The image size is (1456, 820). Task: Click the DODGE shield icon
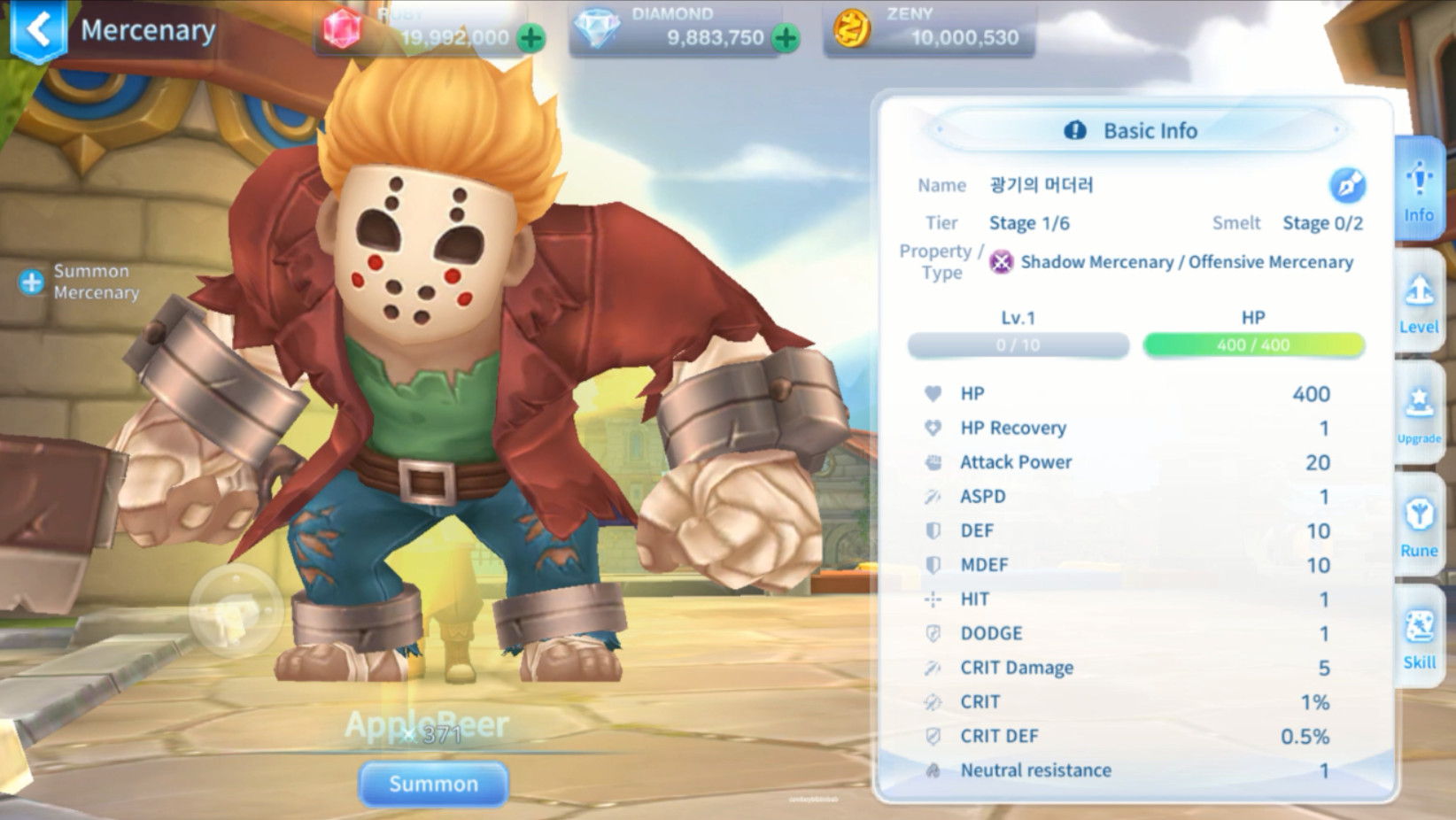(932, 632)
